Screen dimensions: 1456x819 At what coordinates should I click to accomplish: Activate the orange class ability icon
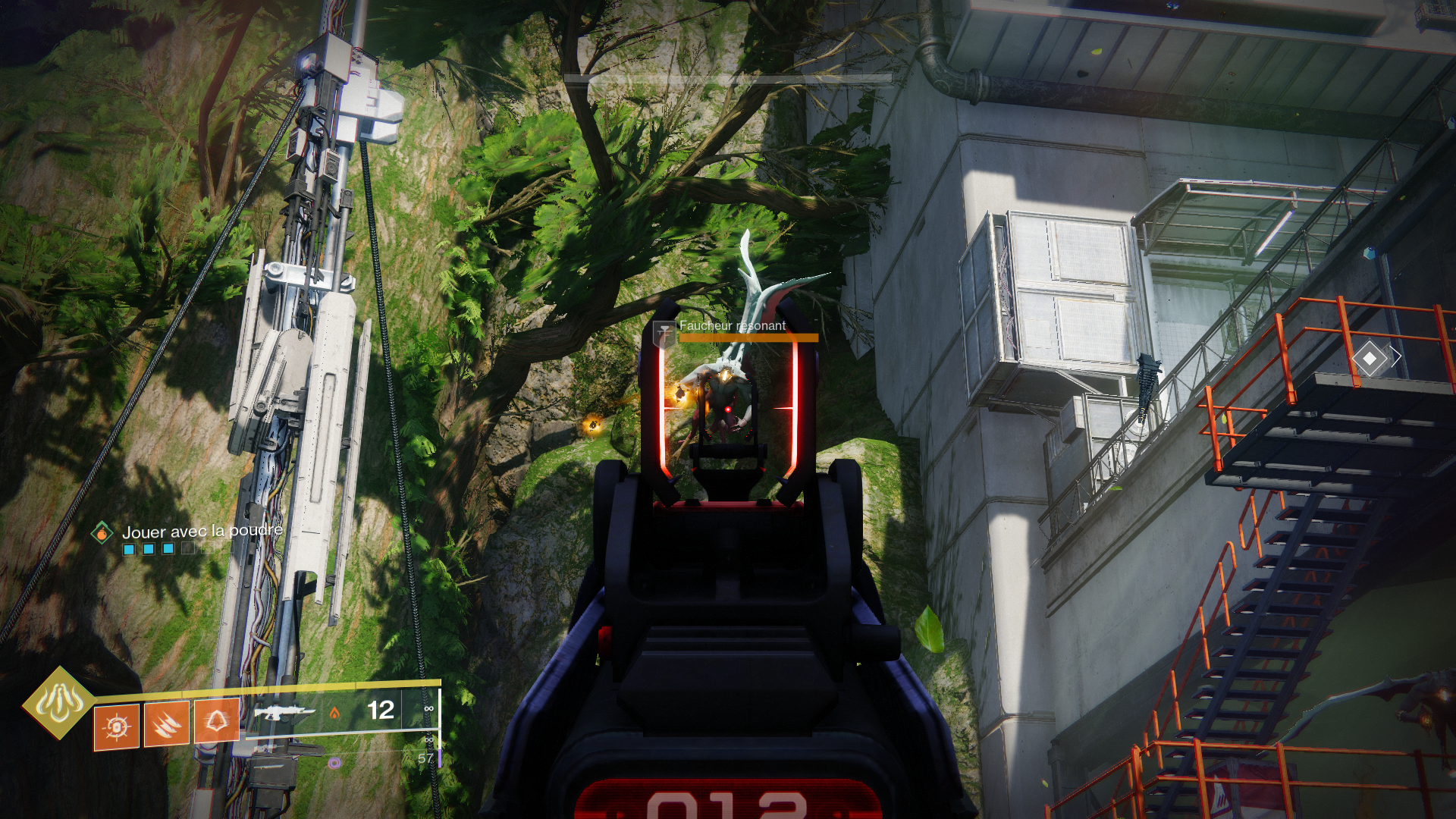[x=217, y=720]
